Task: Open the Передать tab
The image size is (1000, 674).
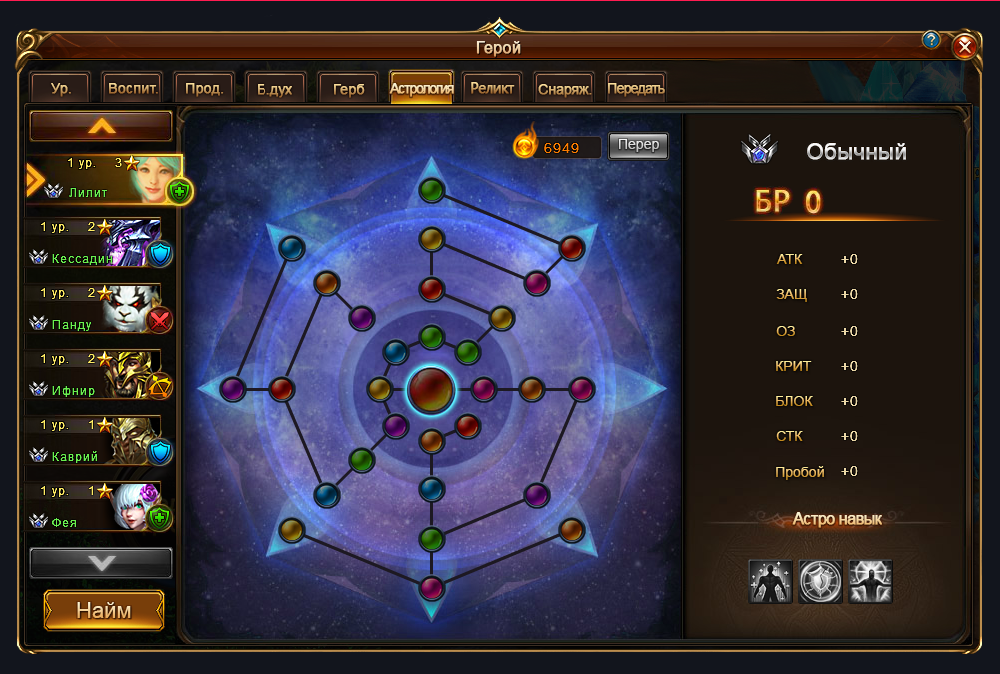Action: 635,88
